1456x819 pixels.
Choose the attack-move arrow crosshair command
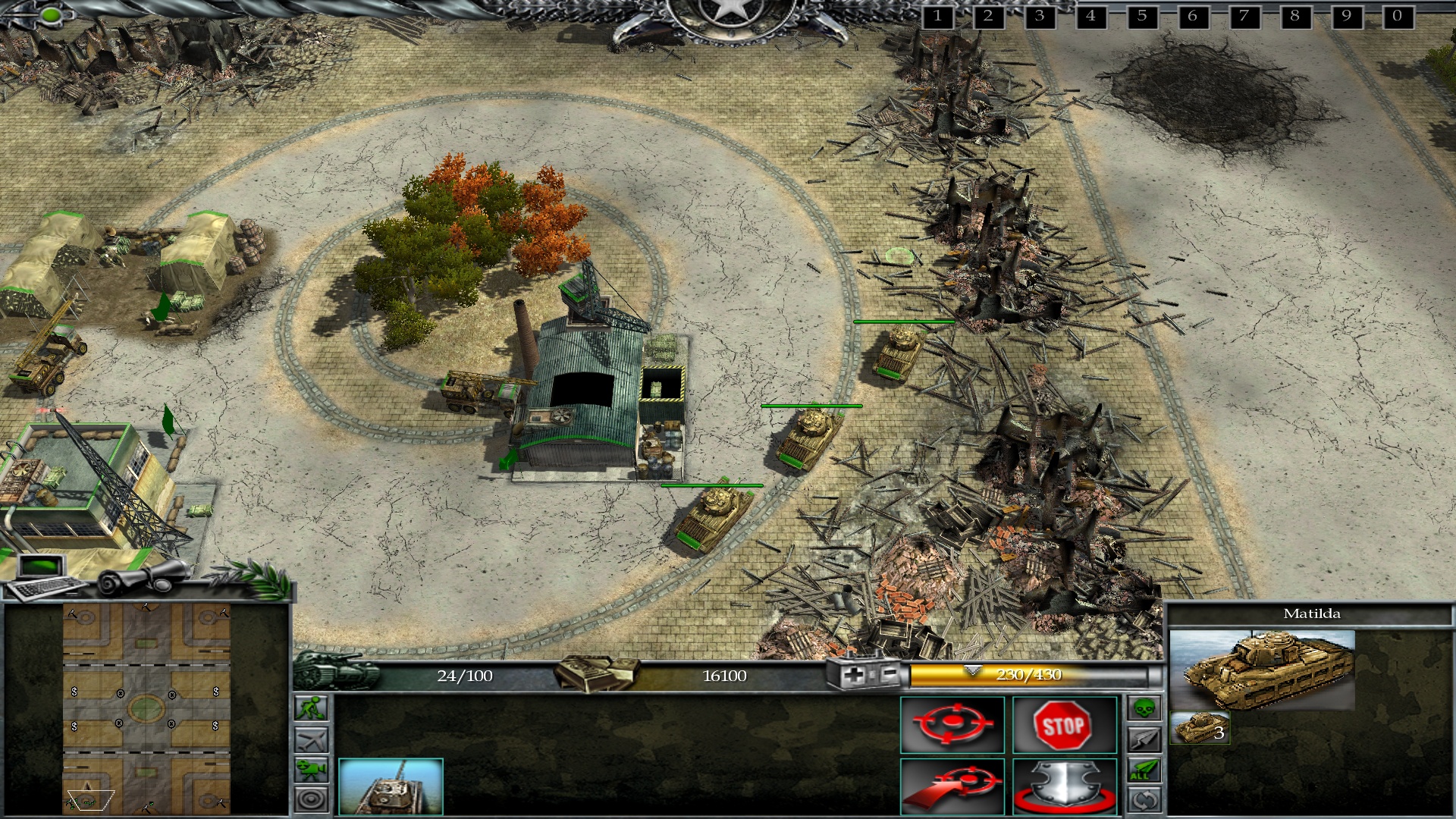pos(952,786)
